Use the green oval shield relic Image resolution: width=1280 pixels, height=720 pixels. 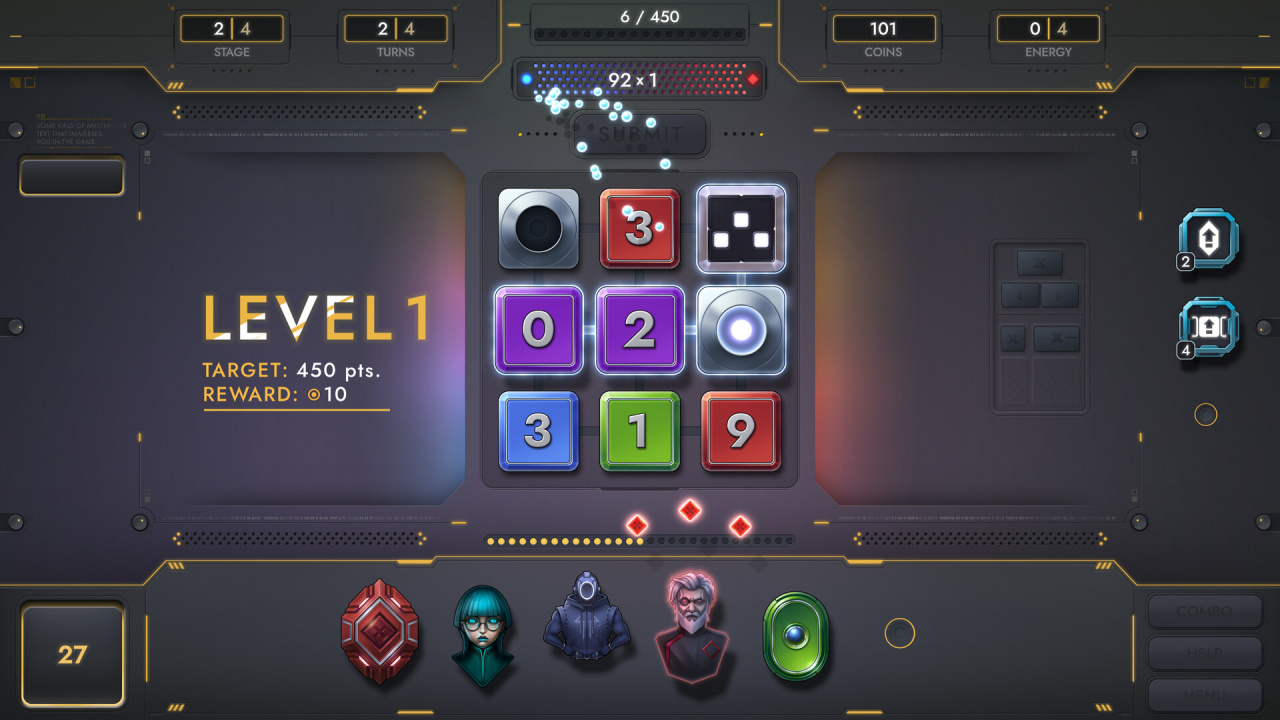pos(796,634)
